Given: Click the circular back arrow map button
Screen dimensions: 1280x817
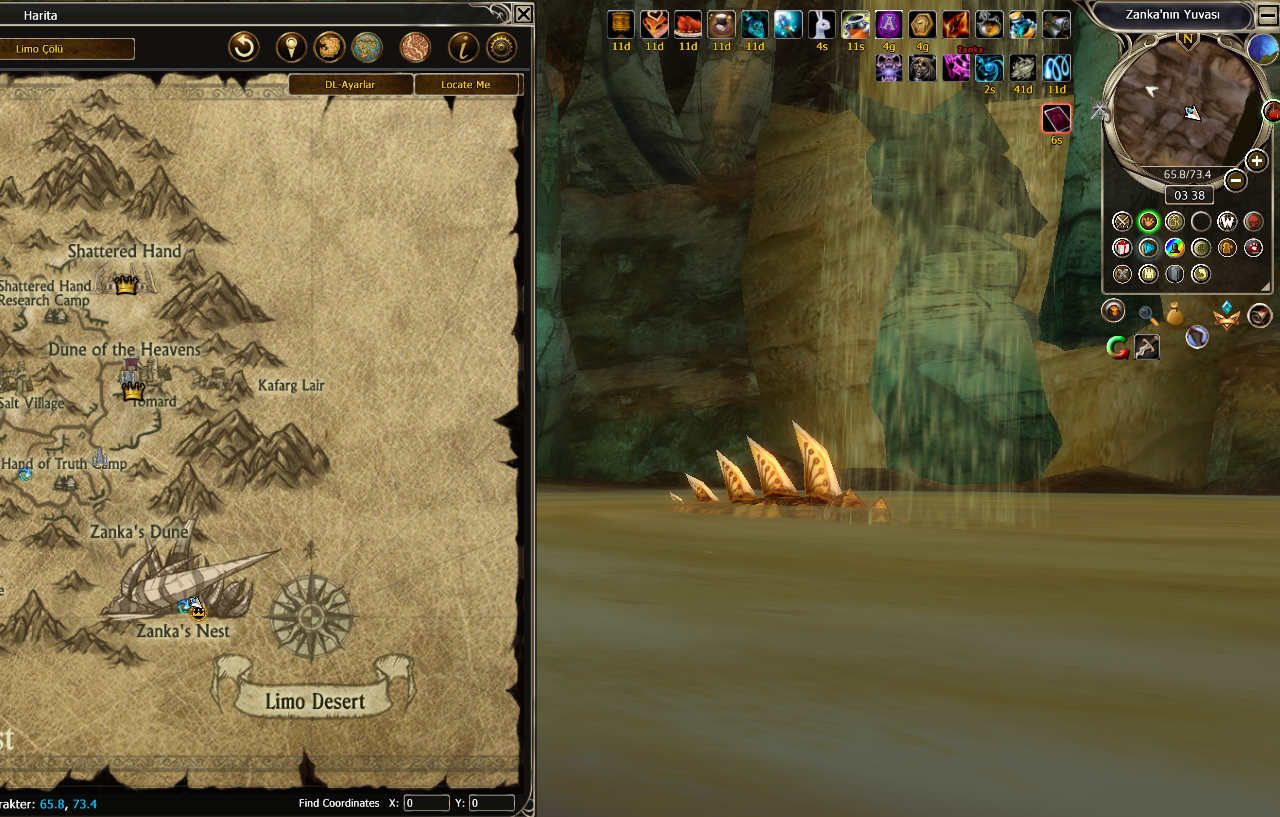Looking at the screenshot, I should point(243,47).
